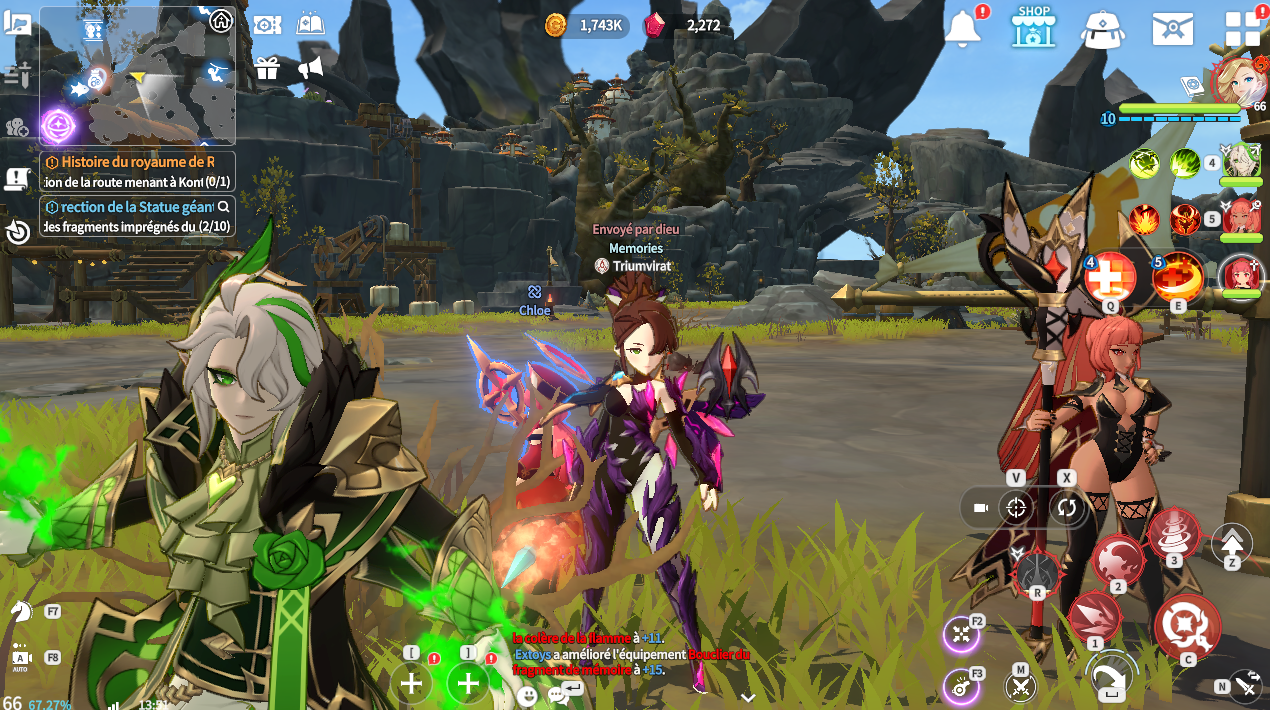Toggle the target lock crosshair
The height and width of the screenshot is (710, 1270).
1016,508
